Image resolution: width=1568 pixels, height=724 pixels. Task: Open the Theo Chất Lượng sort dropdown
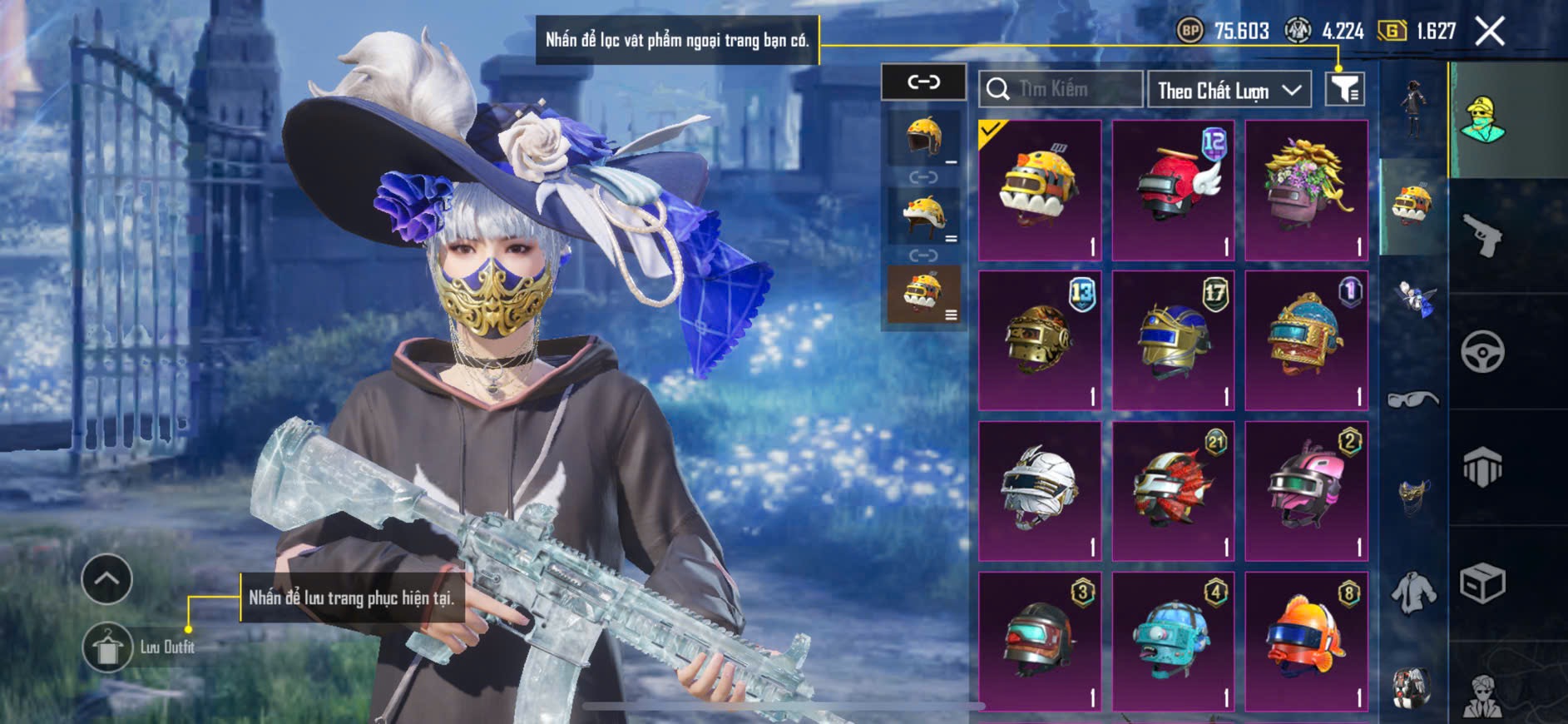(1229, 90)
